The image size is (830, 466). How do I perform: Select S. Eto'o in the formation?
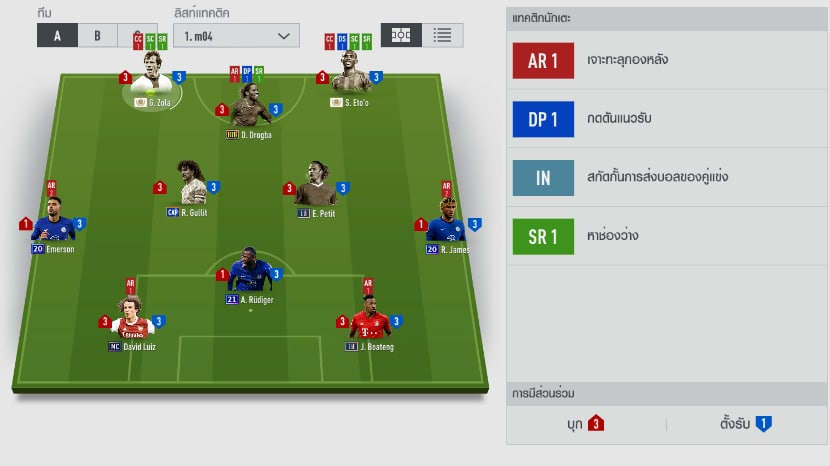point(350,84)
